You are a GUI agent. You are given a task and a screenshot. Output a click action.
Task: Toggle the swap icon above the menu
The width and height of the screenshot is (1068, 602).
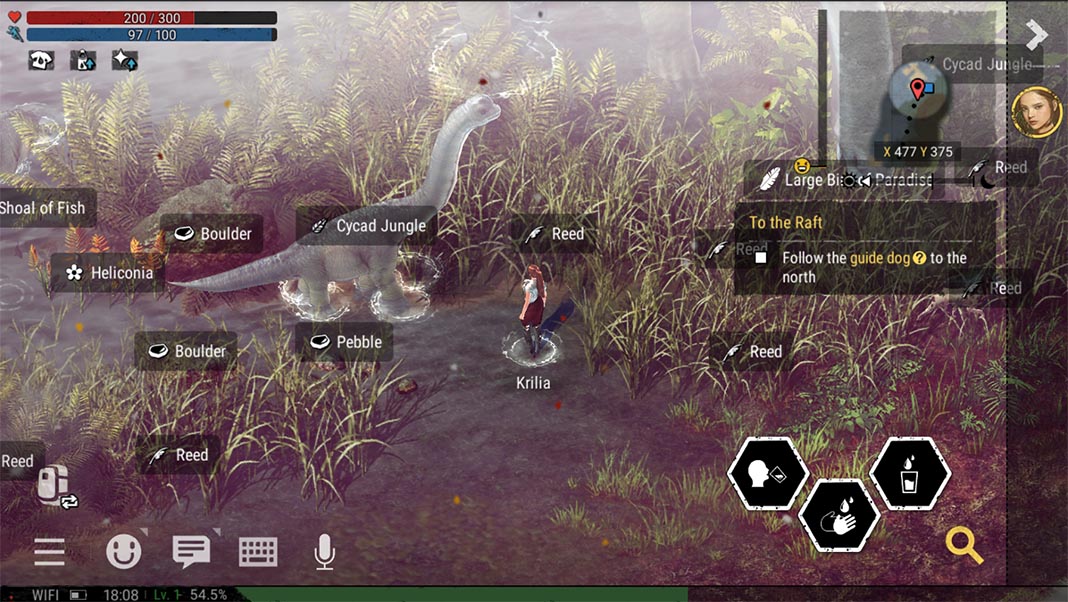(56, 486)
